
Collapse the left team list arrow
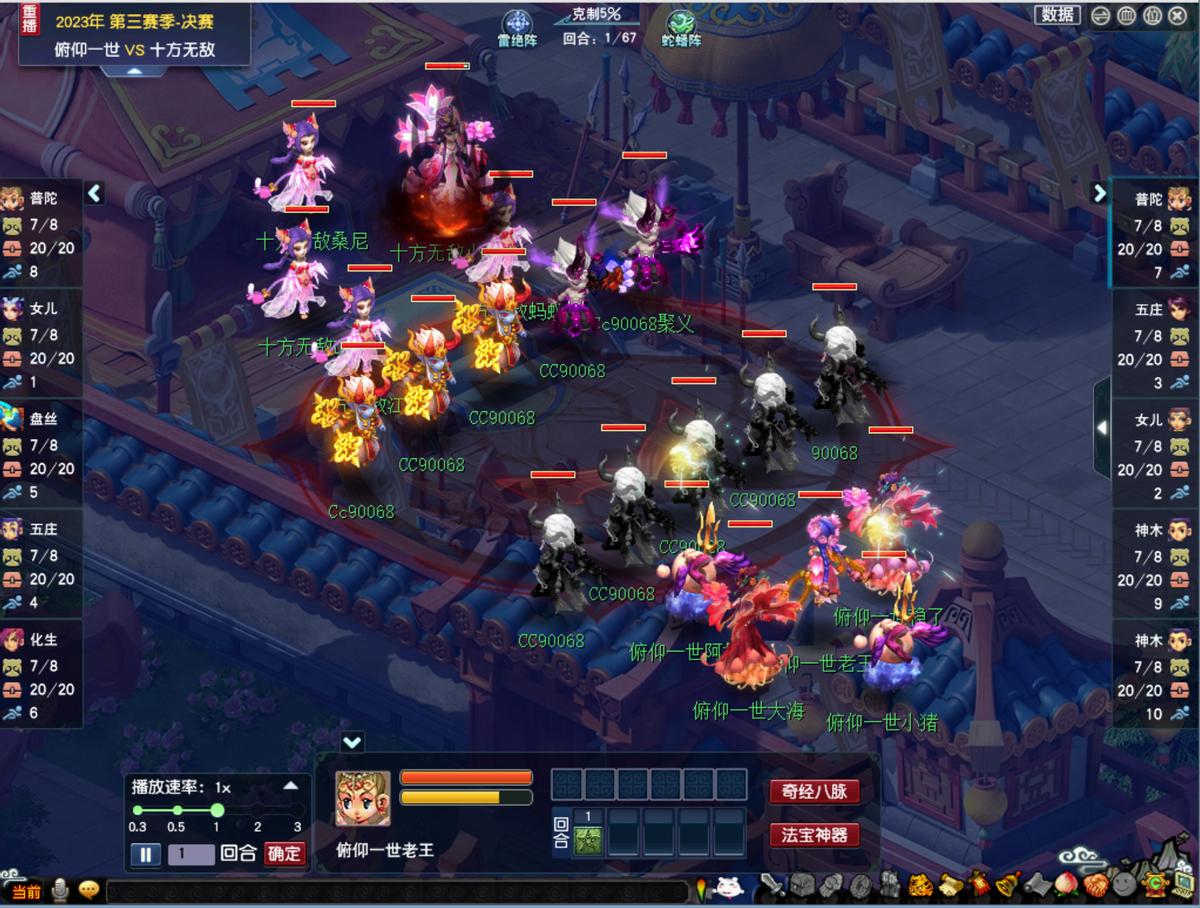94,192
